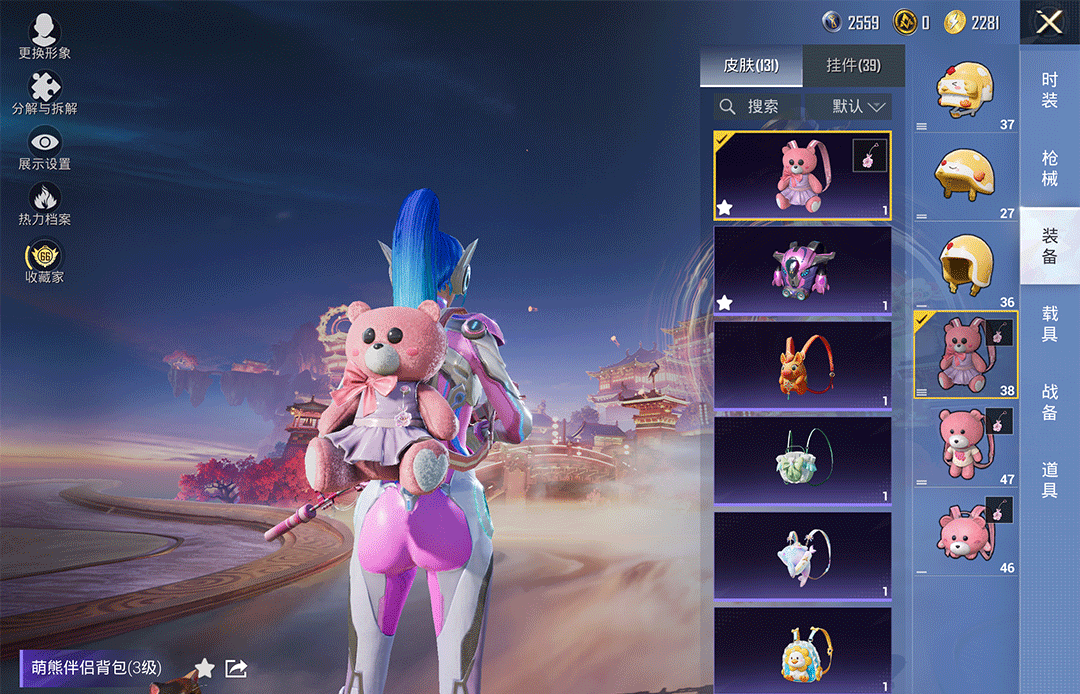Click the 搜索 search field
Screen dimensions: 1080x694
(762, 106)
